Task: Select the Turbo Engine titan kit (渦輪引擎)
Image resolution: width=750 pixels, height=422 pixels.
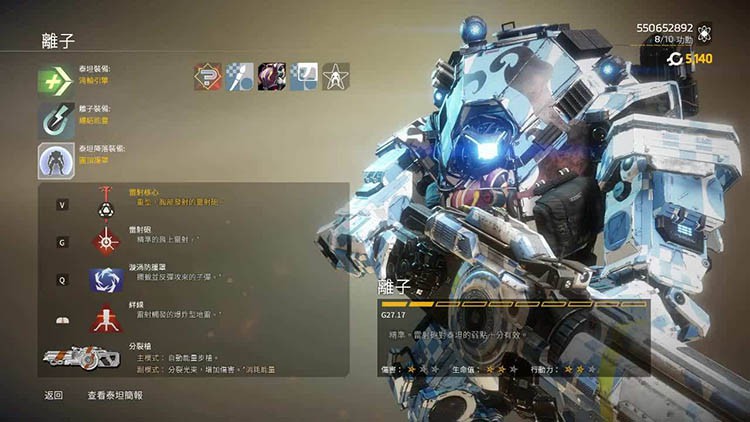Action: [x=56, y=81]
